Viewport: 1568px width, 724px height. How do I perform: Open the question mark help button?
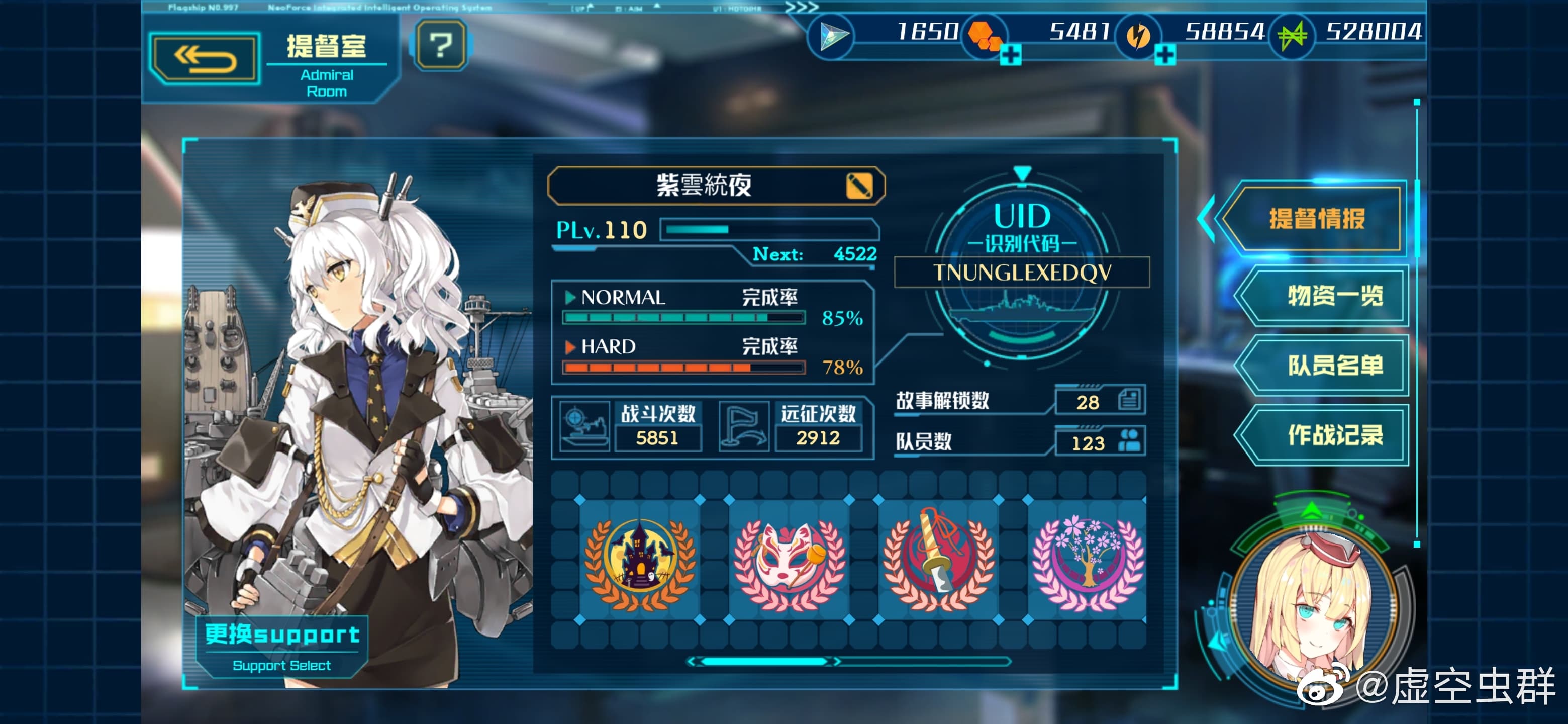[x=441, y=45]
